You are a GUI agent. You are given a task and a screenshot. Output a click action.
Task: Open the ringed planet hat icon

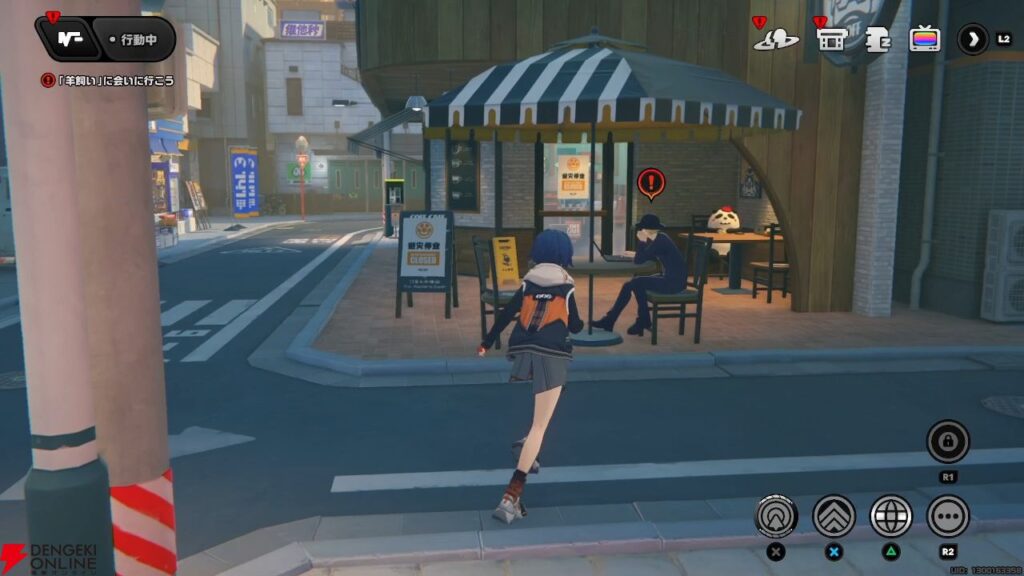(776, 39)
